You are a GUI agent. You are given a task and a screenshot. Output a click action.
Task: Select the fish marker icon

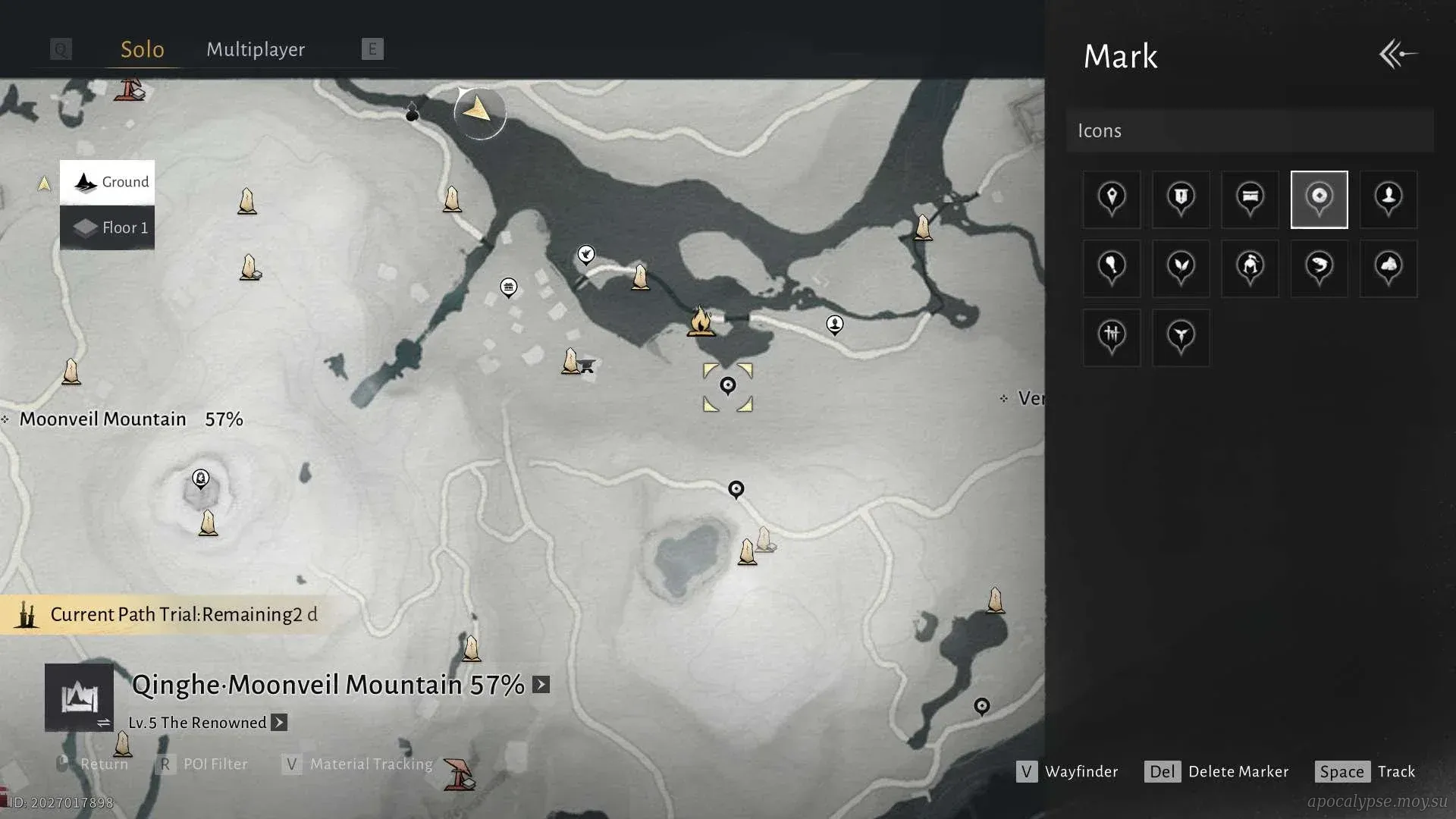tap(1319, 268)
